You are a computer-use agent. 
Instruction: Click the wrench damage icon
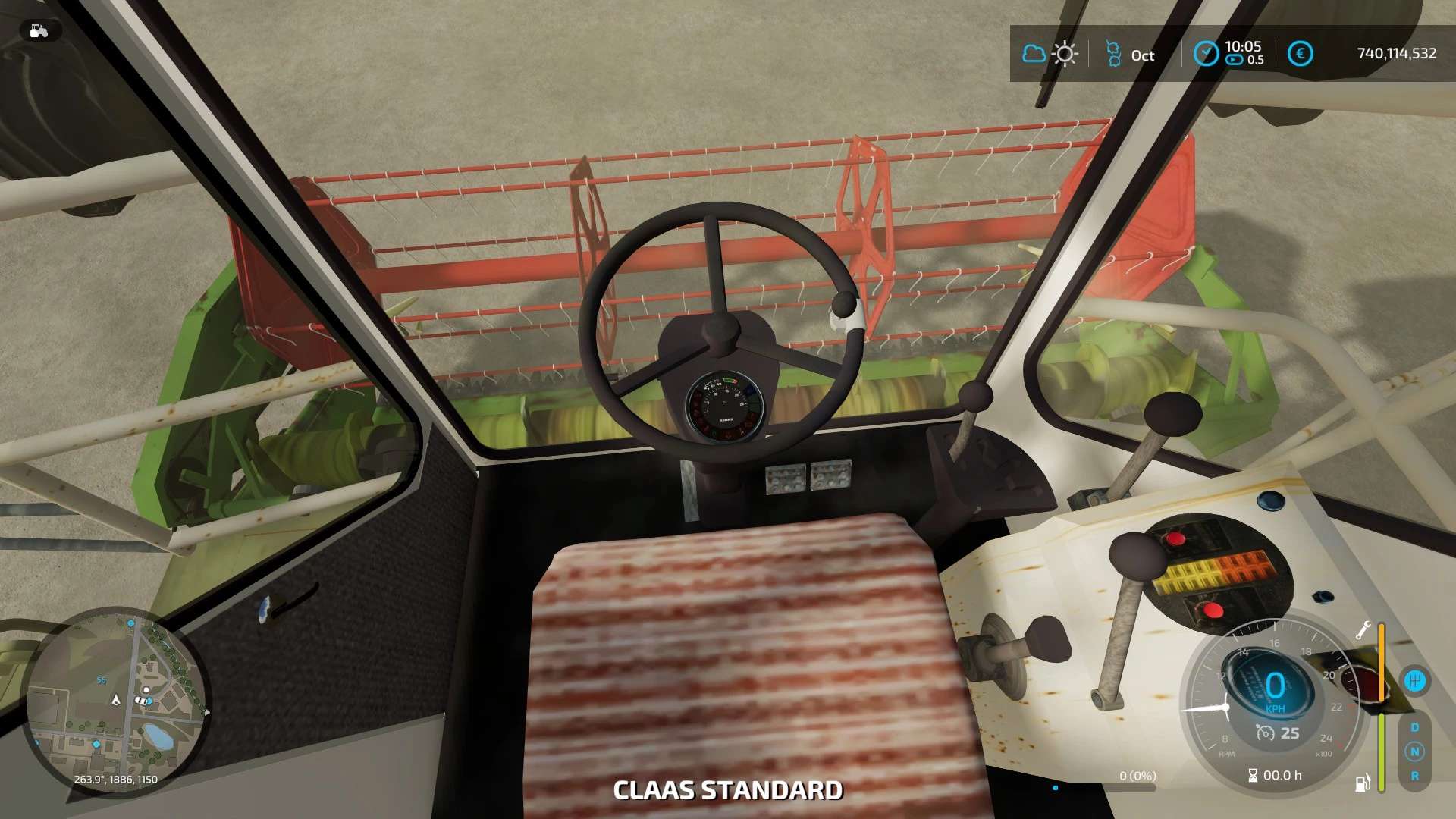[x=1363, y=630]
